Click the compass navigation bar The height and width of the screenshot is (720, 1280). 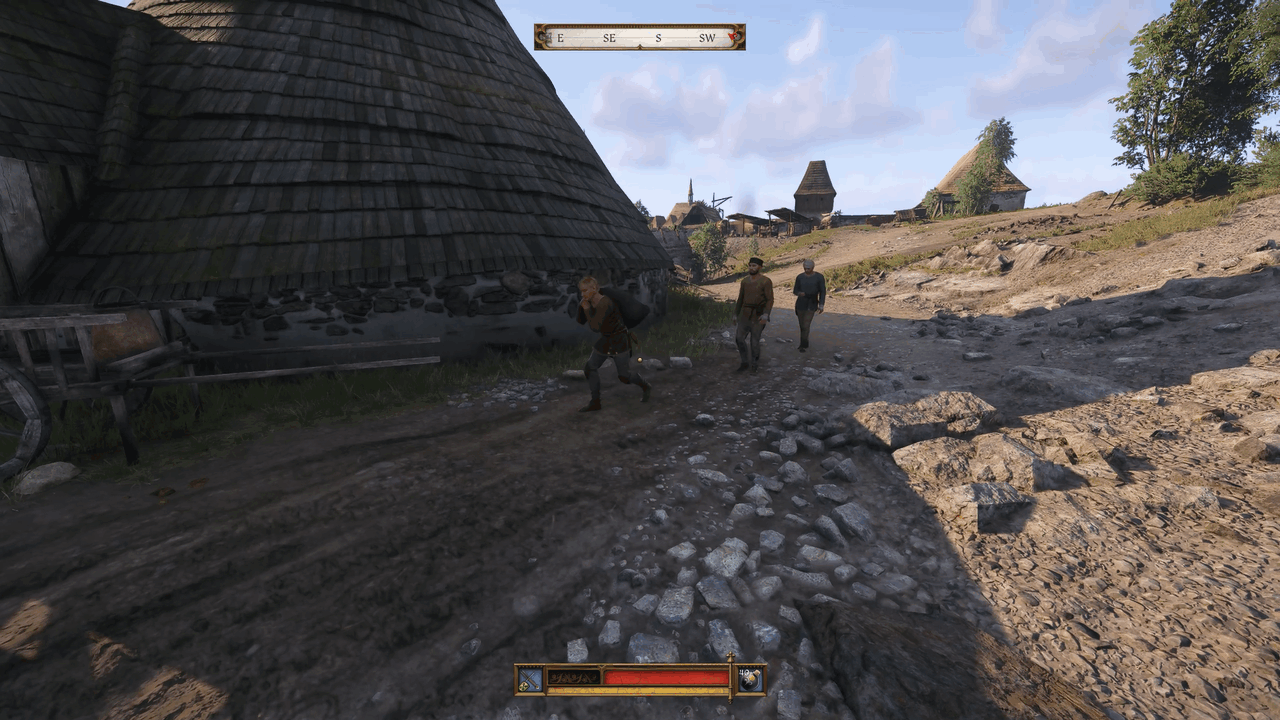[x=638, y=36]
